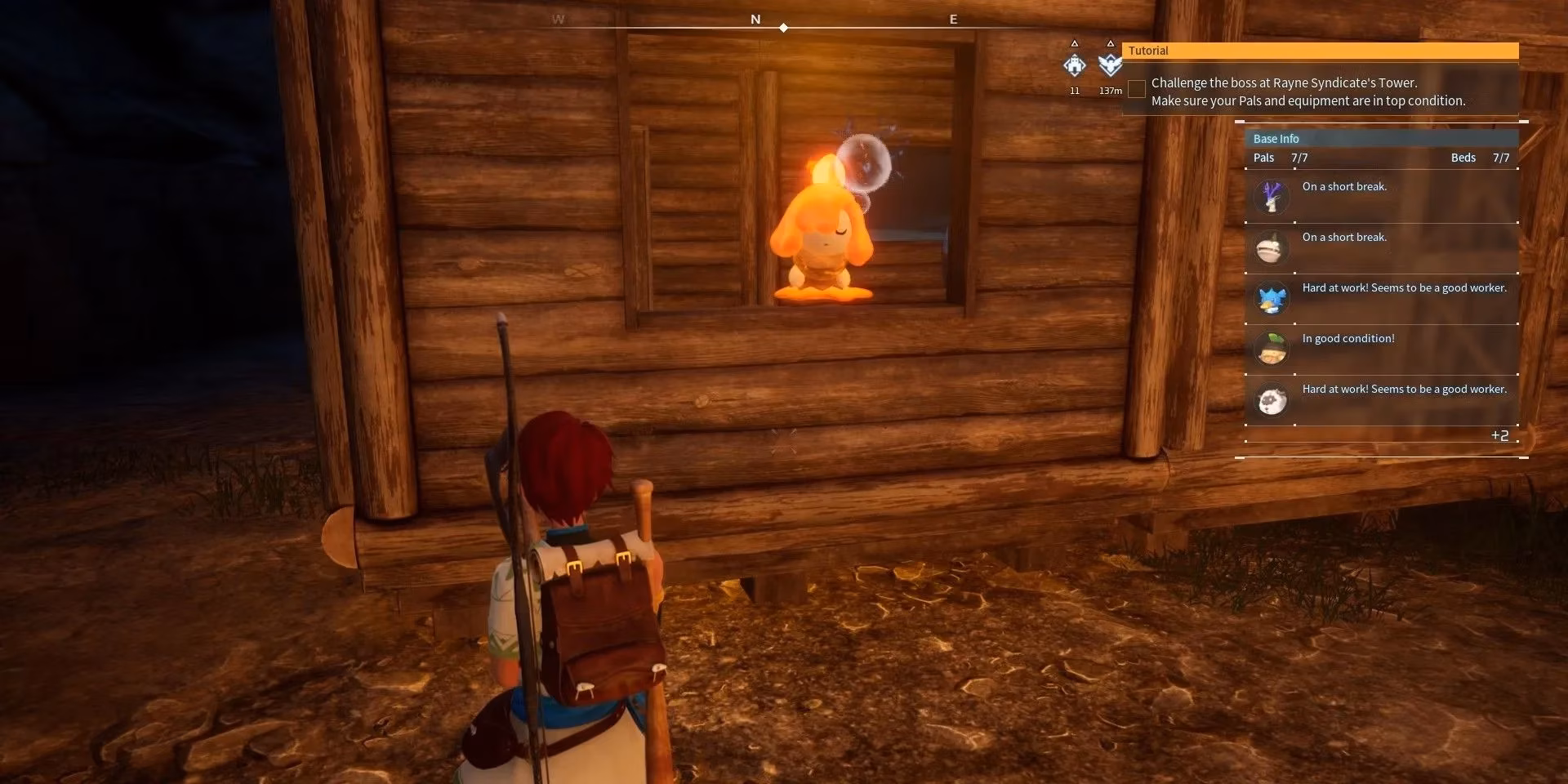Expand the +2 more Pals entry
Image resolution: width=1568 pixels, height=784 pixels.
tap(1499, 436)
